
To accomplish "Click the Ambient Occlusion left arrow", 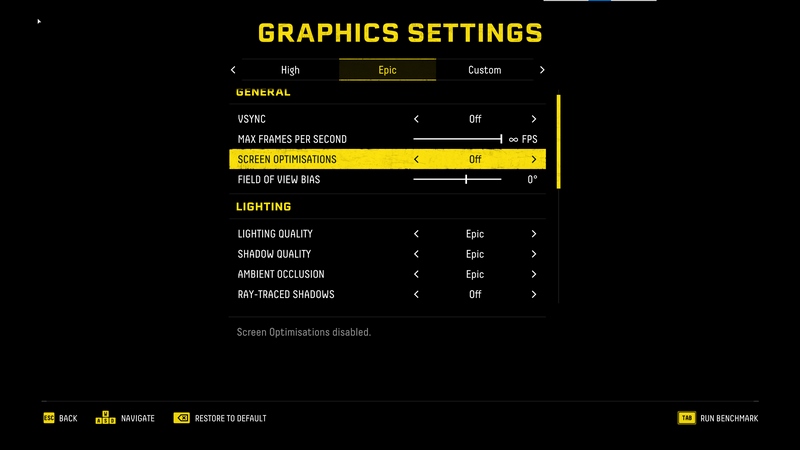I will click(x=416, y=274).
